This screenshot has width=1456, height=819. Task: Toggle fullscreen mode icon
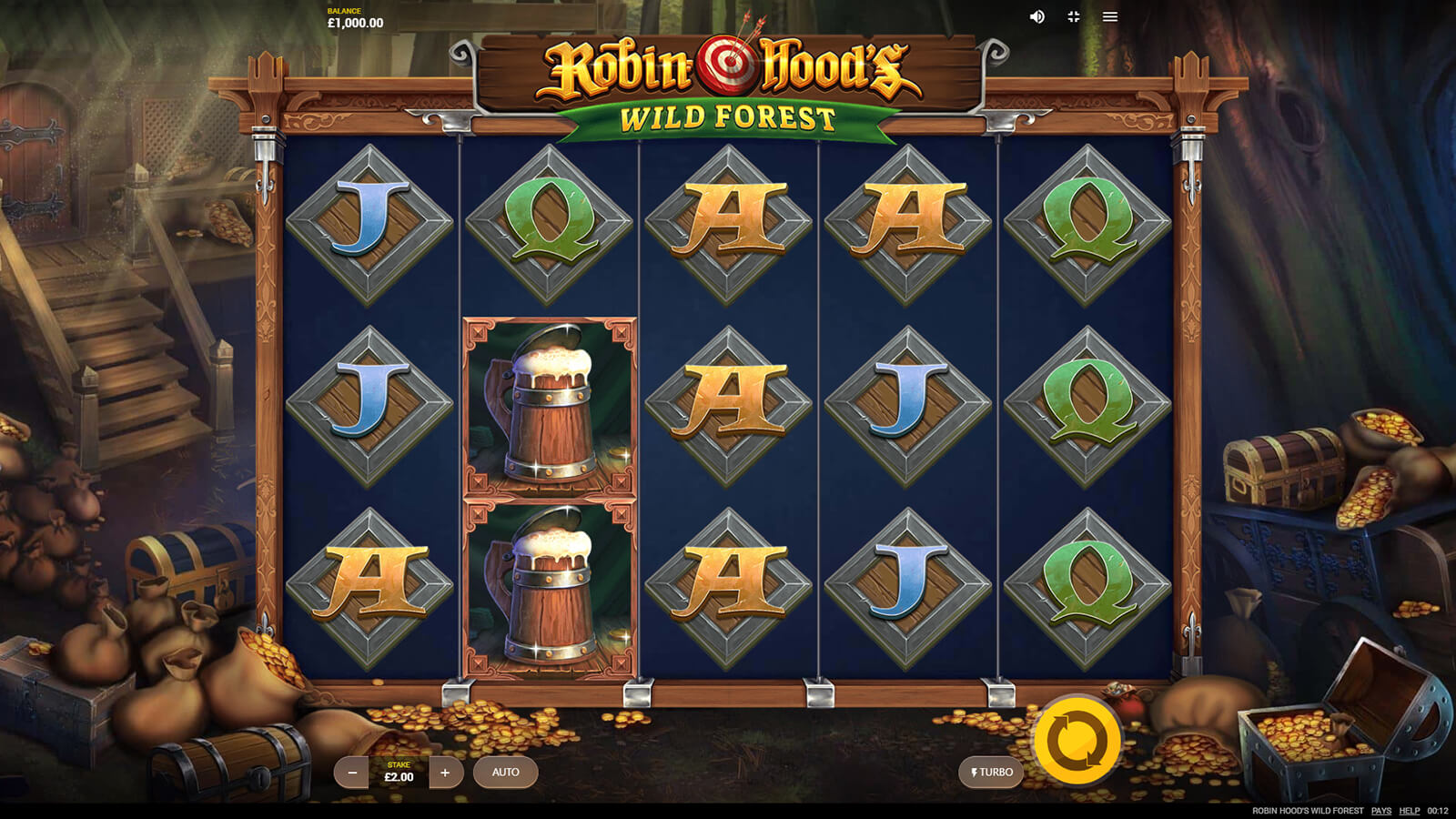[x=1074, y=17]
